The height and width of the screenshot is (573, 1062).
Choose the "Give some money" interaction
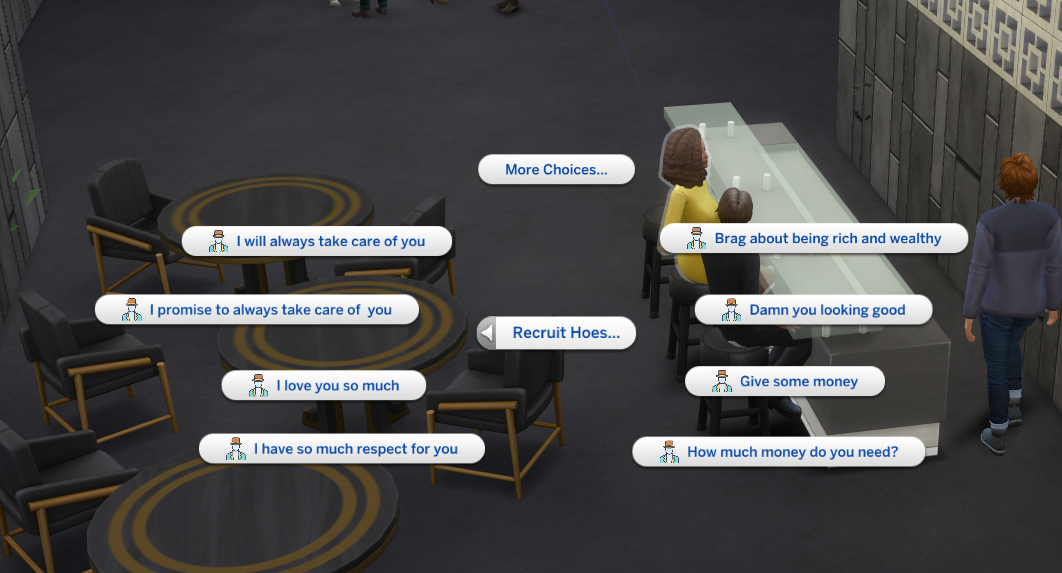point(785,382)
